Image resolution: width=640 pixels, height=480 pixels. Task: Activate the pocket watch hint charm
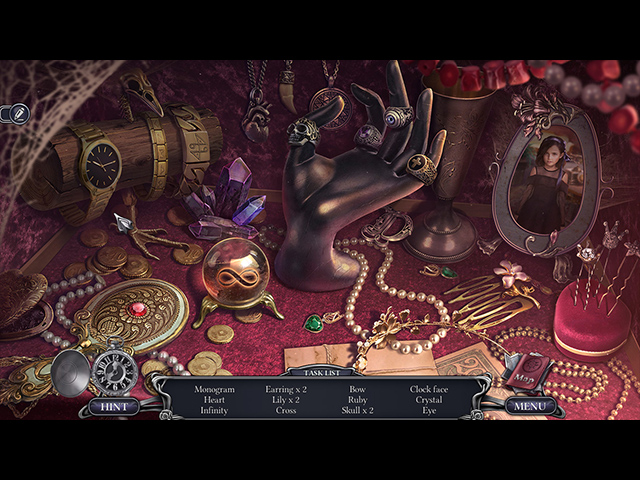coord(114,372)
